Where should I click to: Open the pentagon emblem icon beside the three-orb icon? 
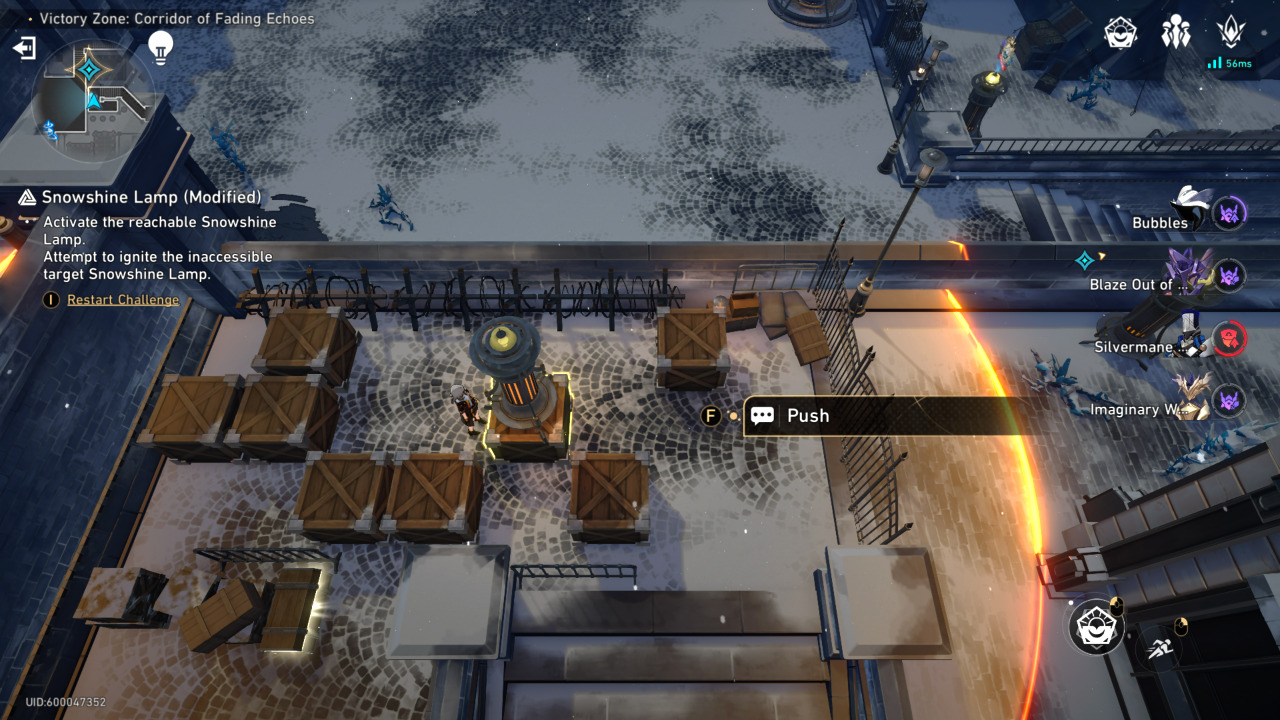coord(1121,33)
